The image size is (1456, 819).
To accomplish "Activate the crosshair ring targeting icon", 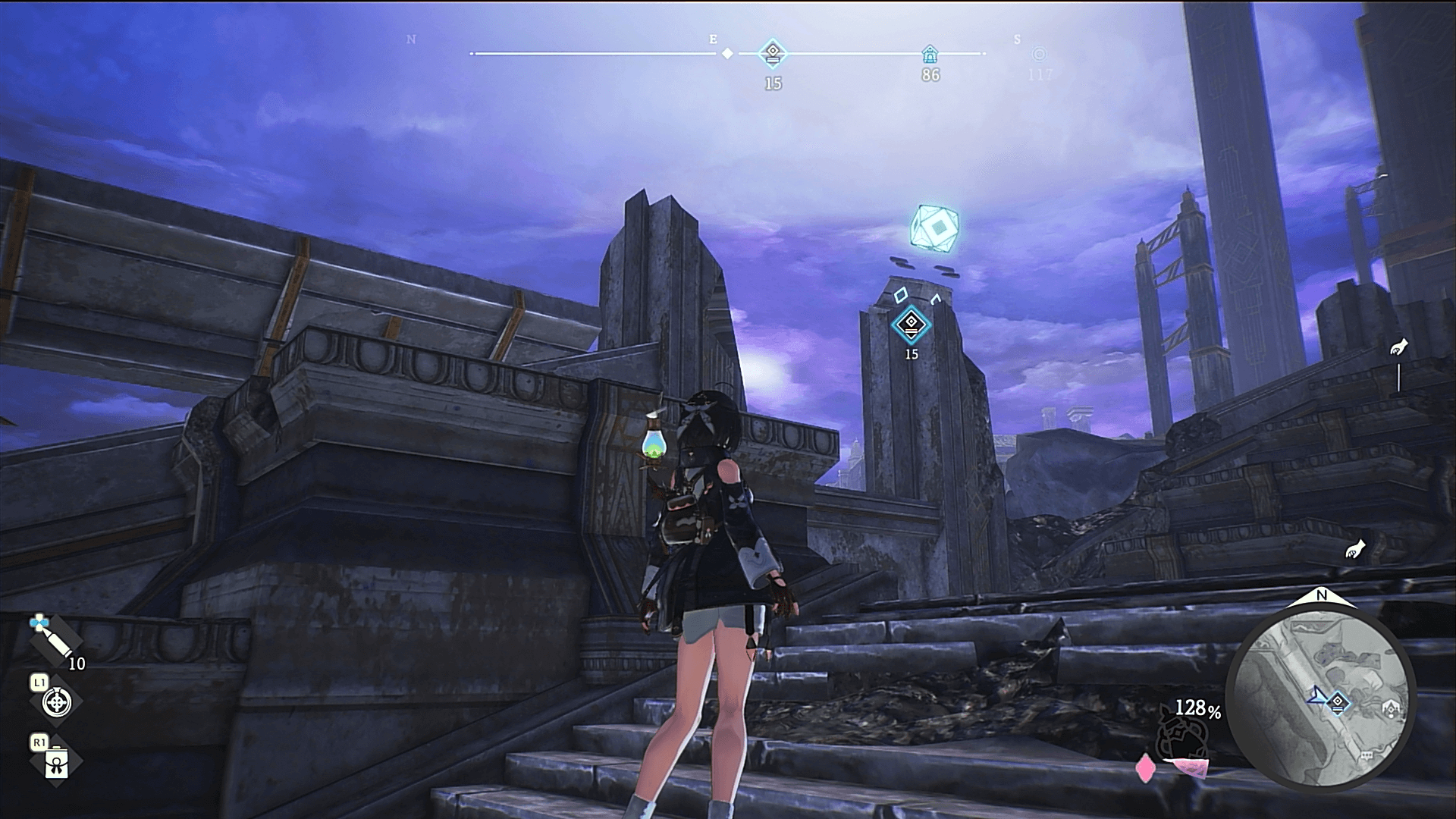I will coord(56,703).
